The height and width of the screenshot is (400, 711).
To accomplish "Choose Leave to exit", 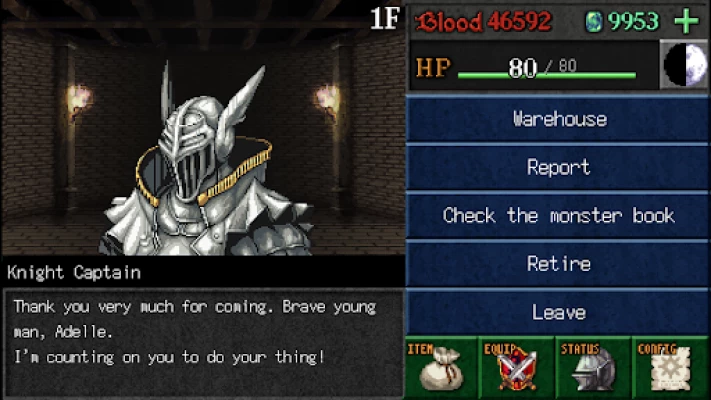I will coord(559,312).
